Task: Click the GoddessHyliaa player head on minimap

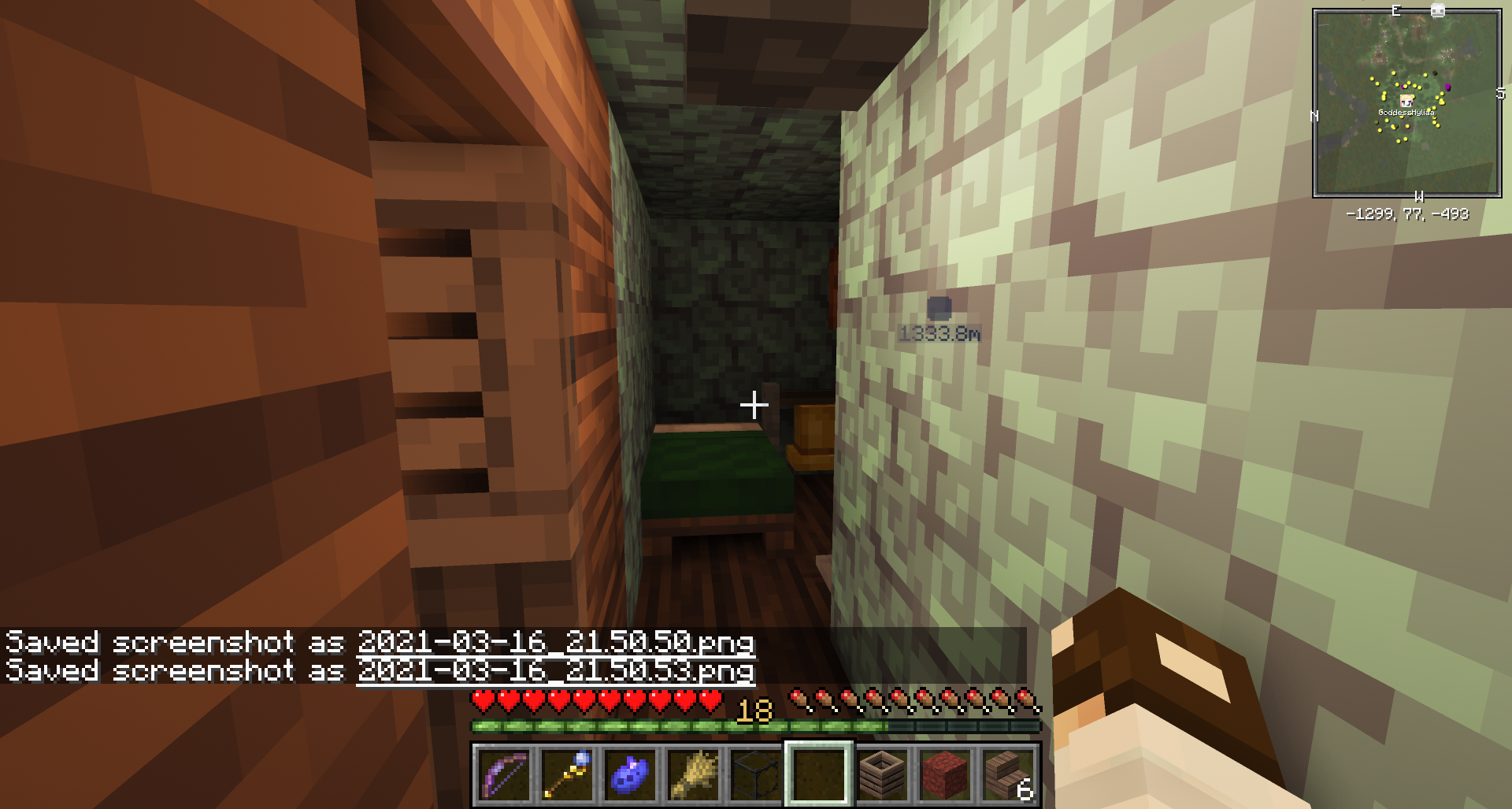Action: (1406, 101)
